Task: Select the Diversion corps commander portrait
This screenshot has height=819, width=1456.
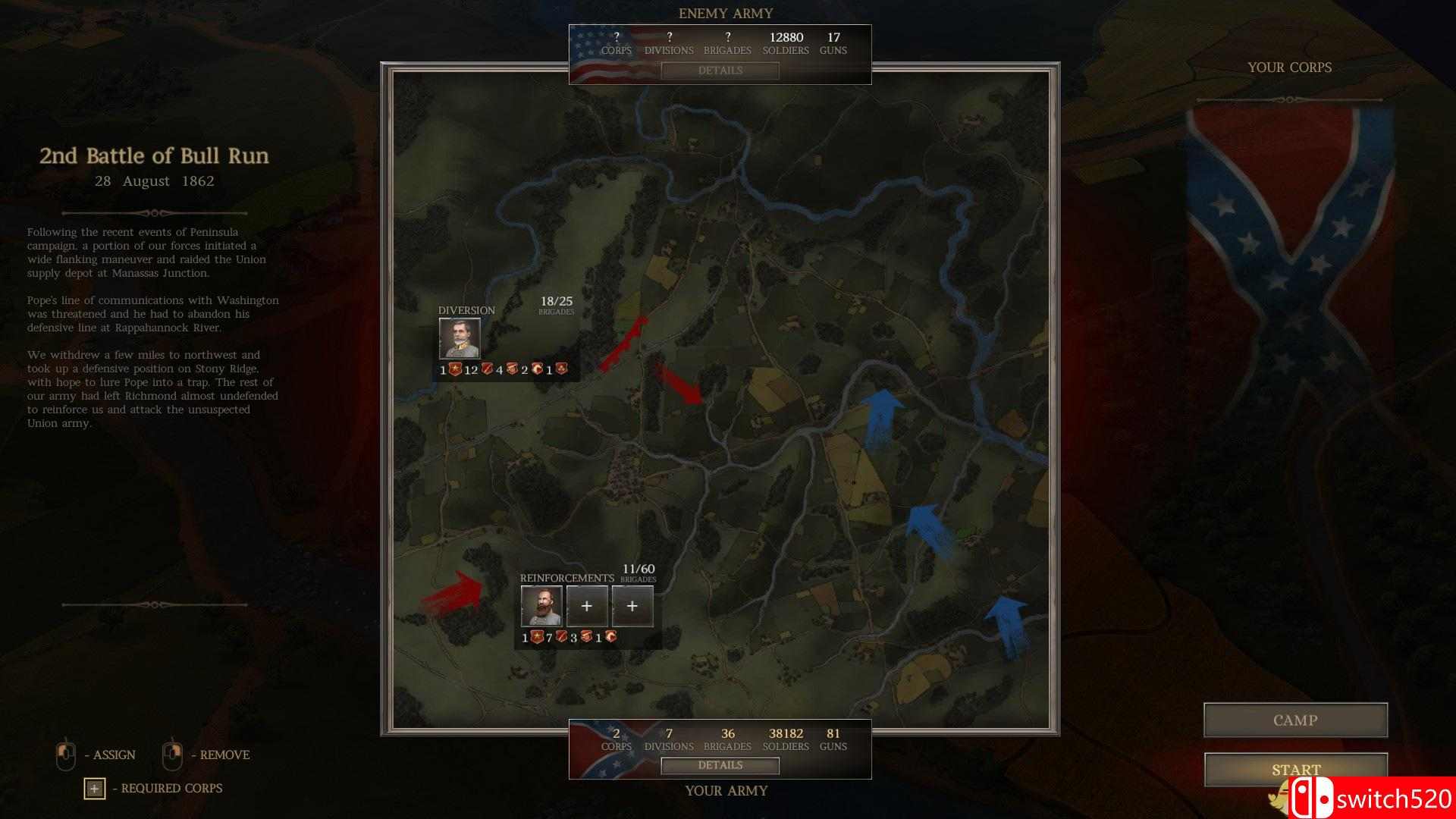Action: coord(459,339)
